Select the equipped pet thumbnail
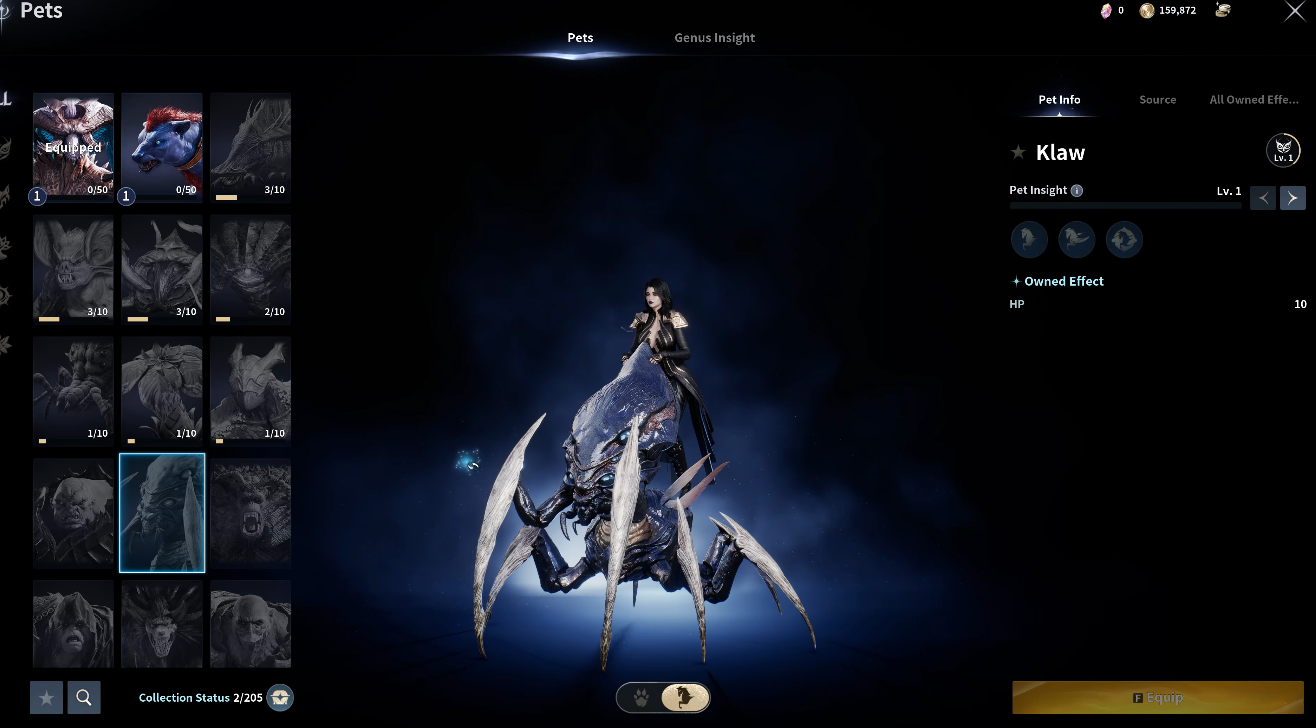 [x=73, y=146]
